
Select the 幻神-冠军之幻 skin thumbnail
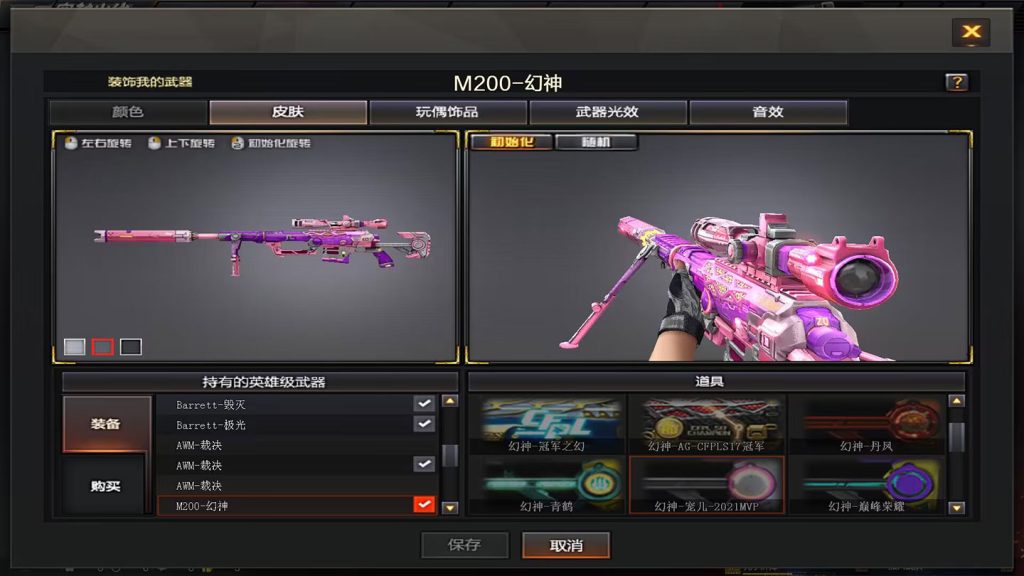tap(547, 424)
